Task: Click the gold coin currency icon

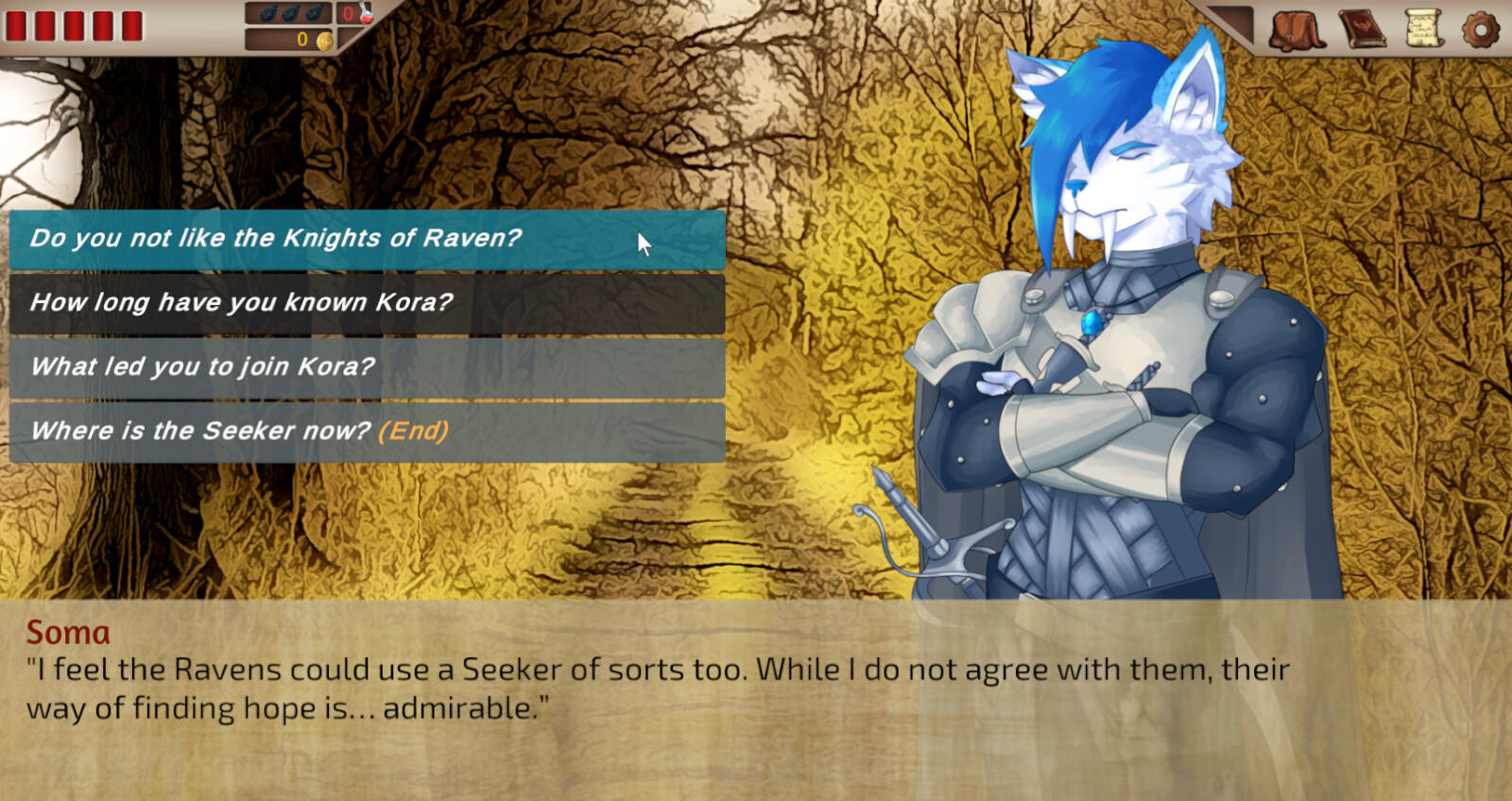Action: (324, 41)
